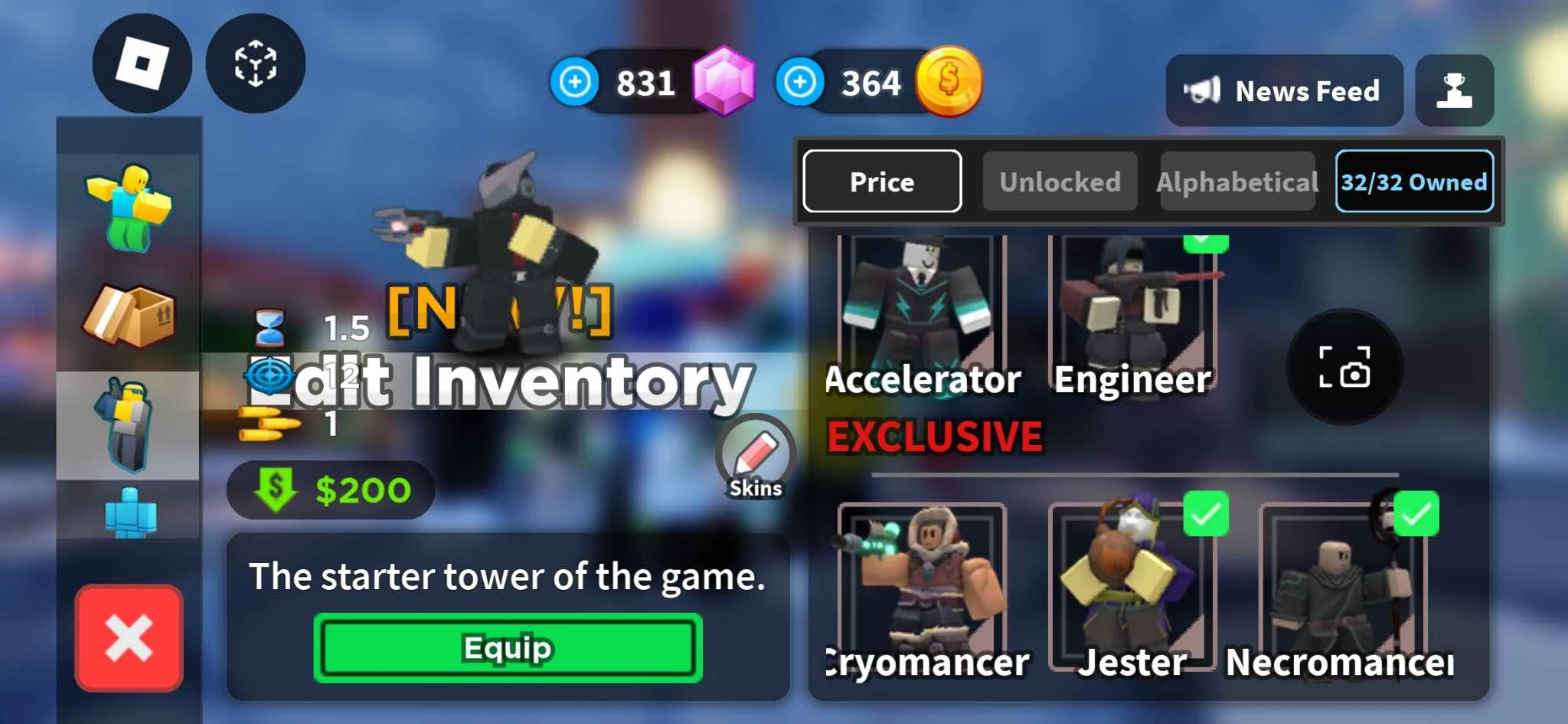Click the 32/32 Owned badge
This screenshot has height=724, width=1568.
[1414, 182]
